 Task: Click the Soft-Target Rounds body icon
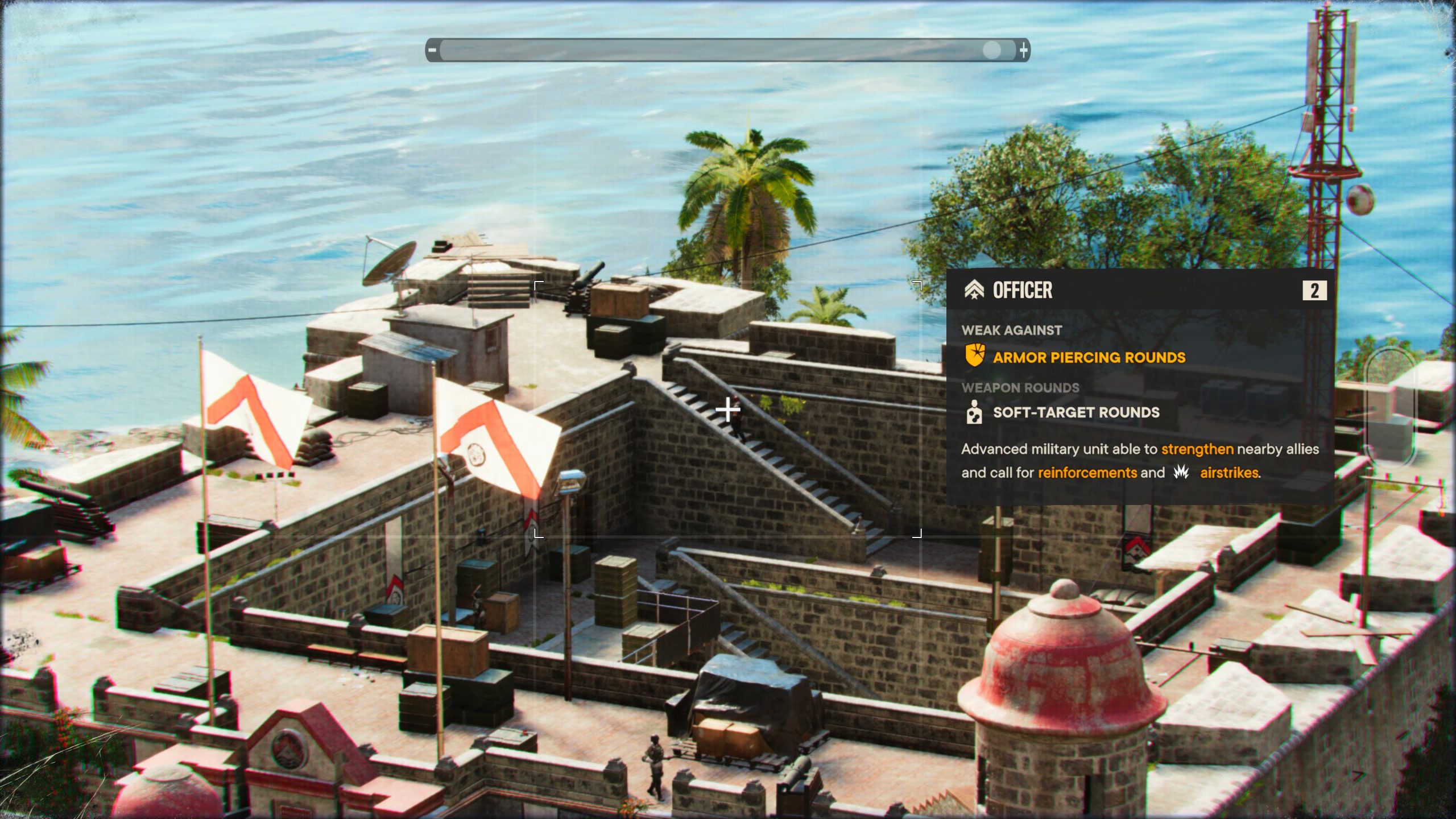click(976, 412)
